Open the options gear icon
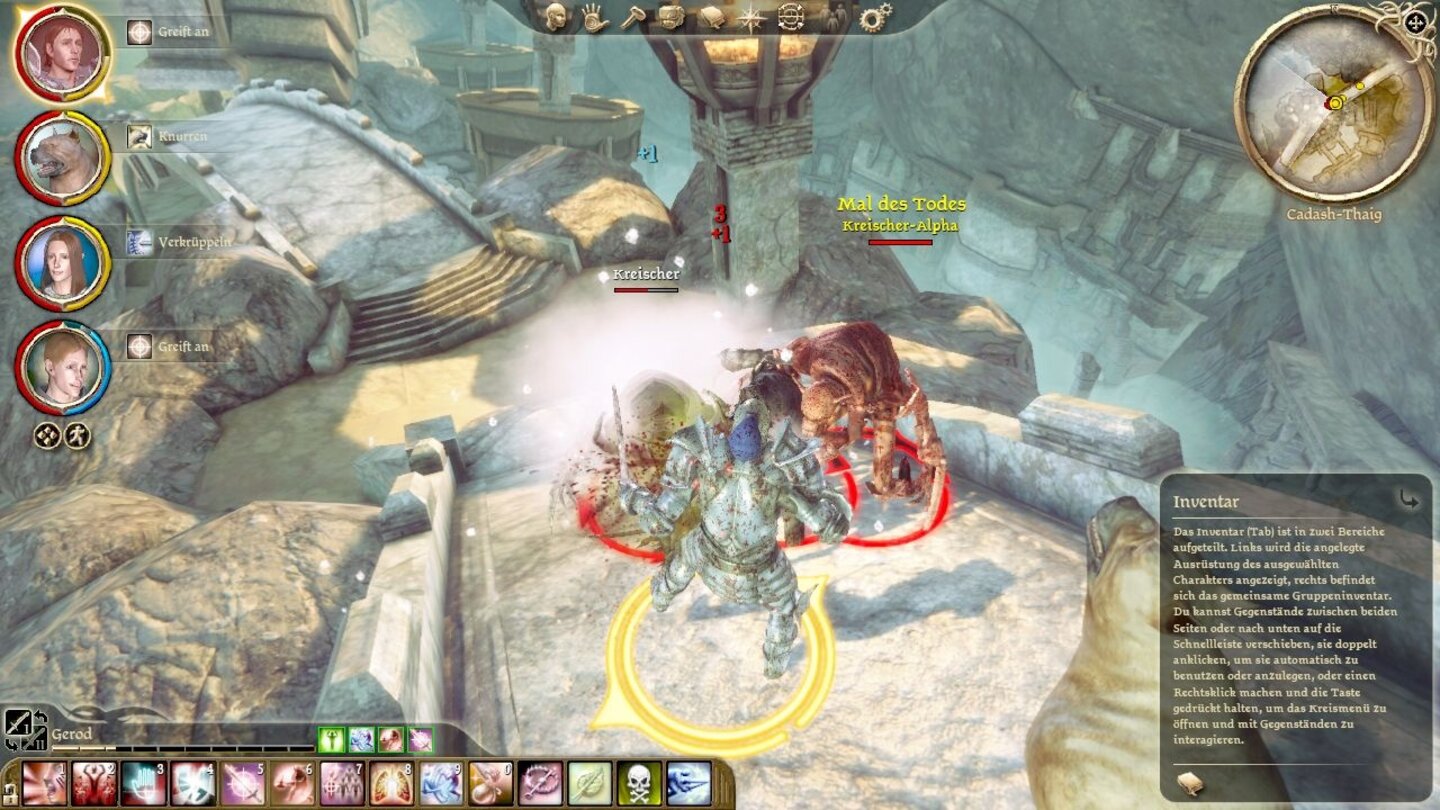Screen dimensions: 1440x810 (x=875, y=17)
